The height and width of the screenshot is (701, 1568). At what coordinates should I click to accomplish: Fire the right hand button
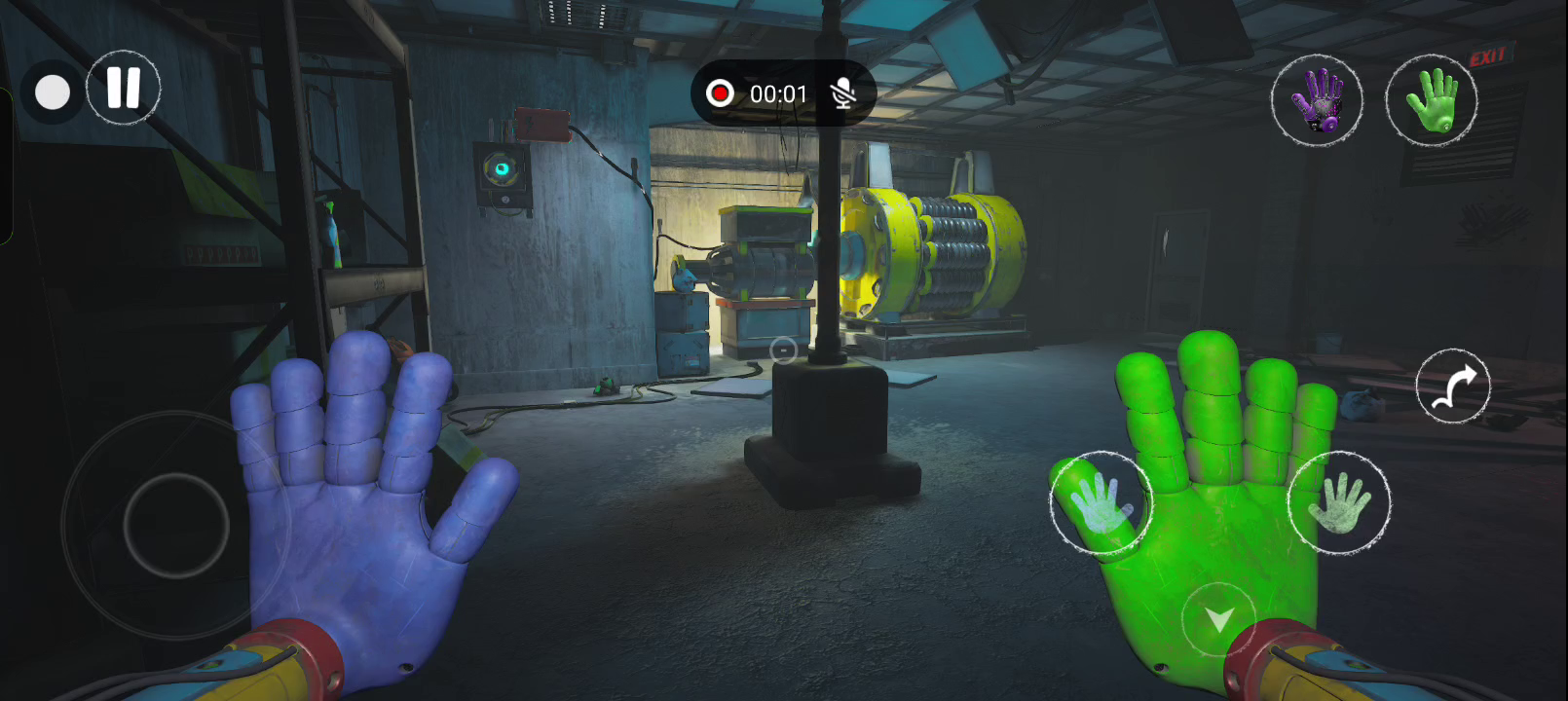1339,503
